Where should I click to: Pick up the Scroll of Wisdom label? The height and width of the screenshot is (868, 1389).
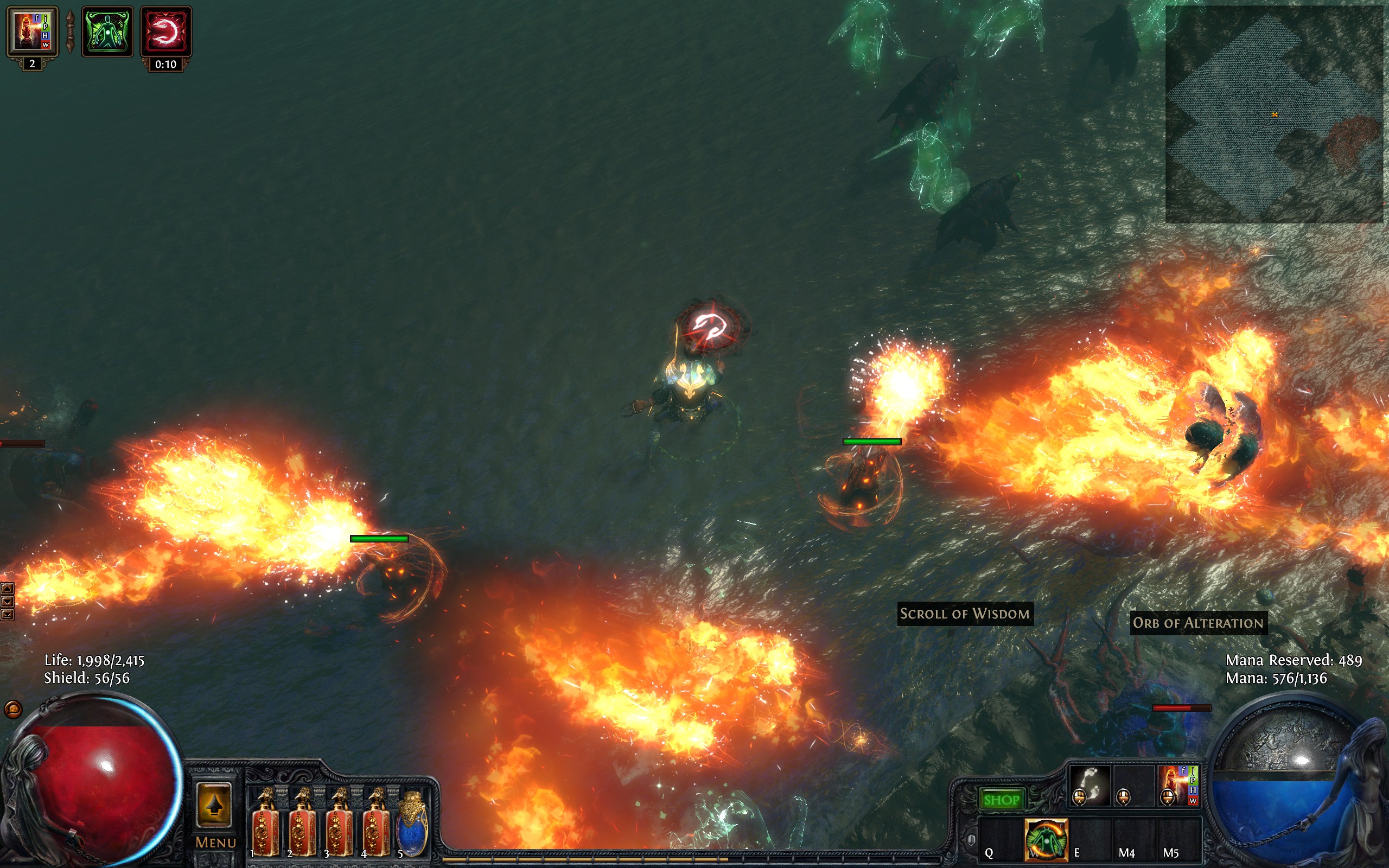coord(964,614)
